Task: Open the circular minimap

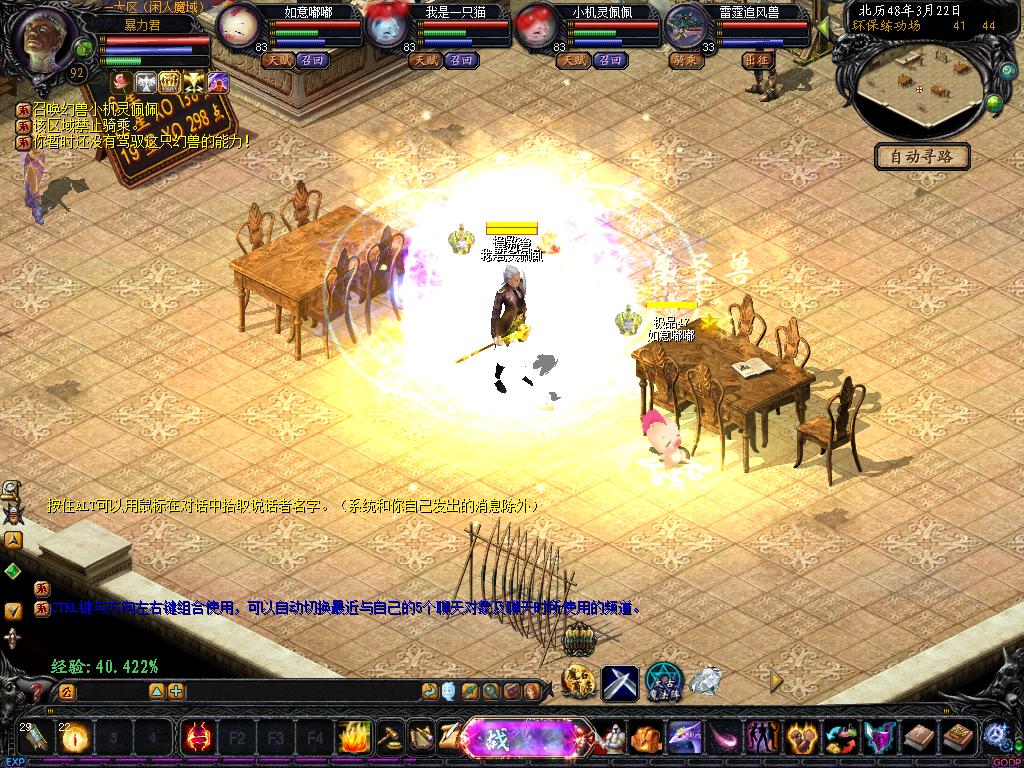Action: point(917,87)
